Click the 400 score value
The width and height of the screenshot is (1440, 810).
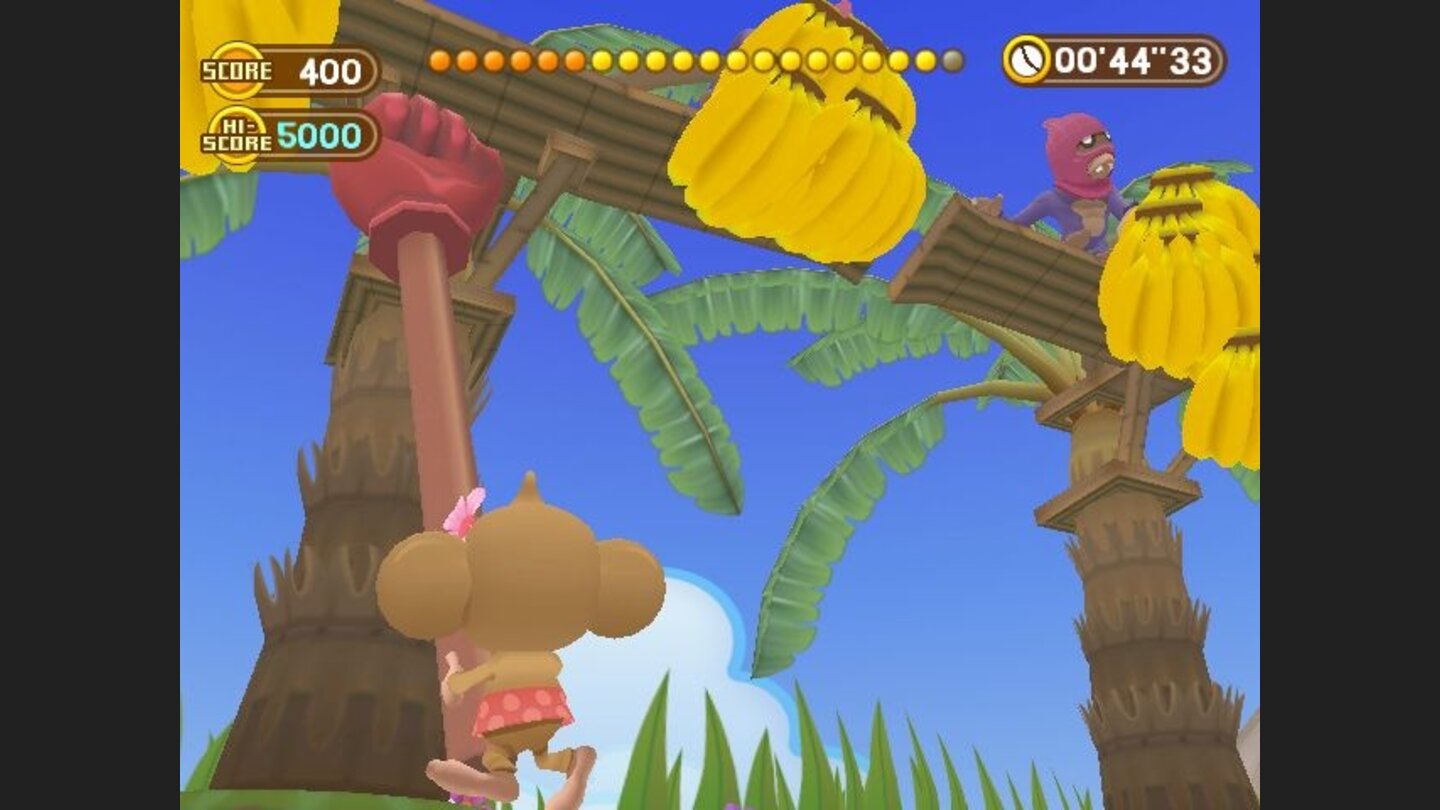(x=330, y=70)
